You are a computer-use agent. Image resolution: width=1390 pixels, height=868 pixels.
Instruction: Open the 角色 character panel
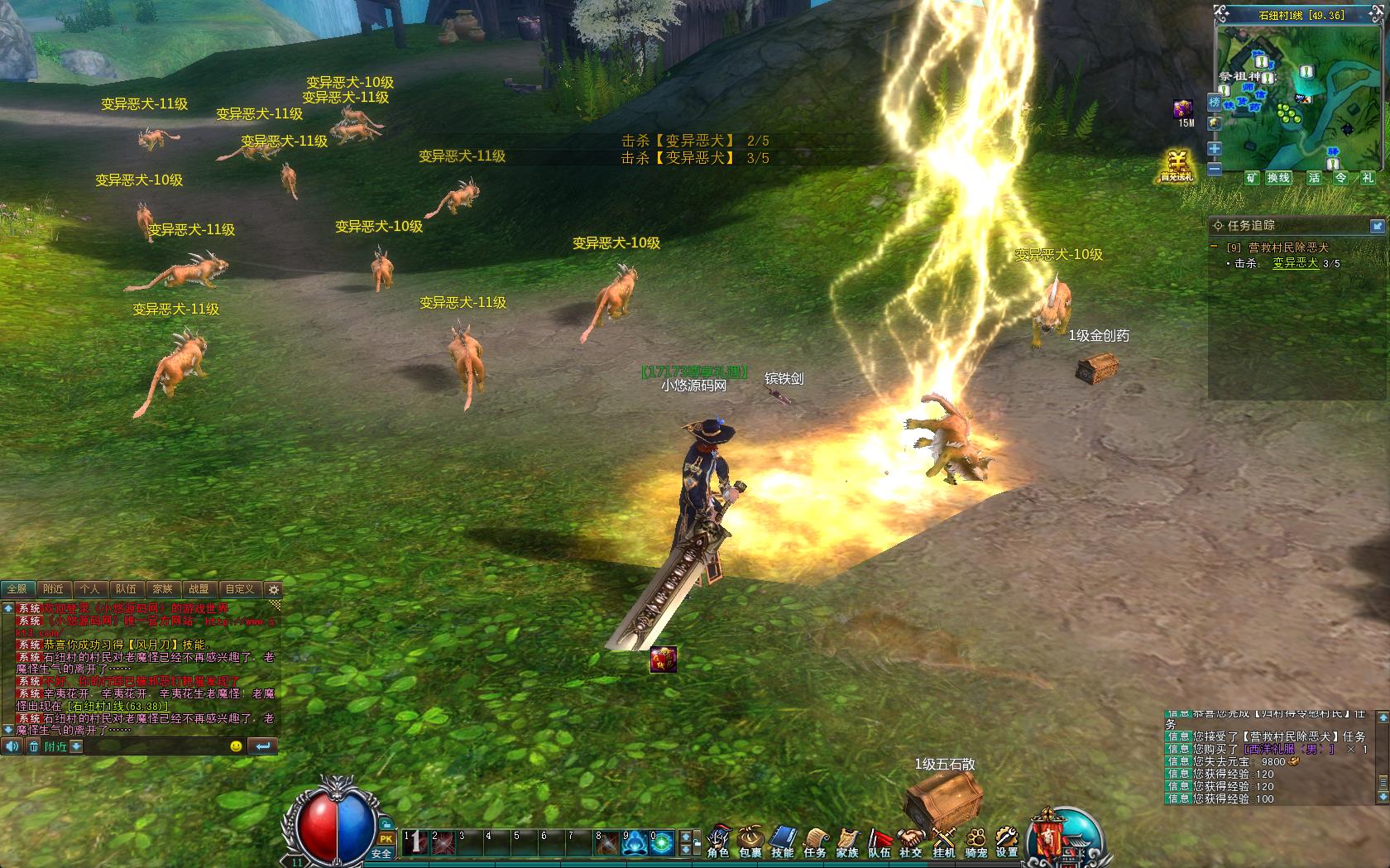coord(718,841)
